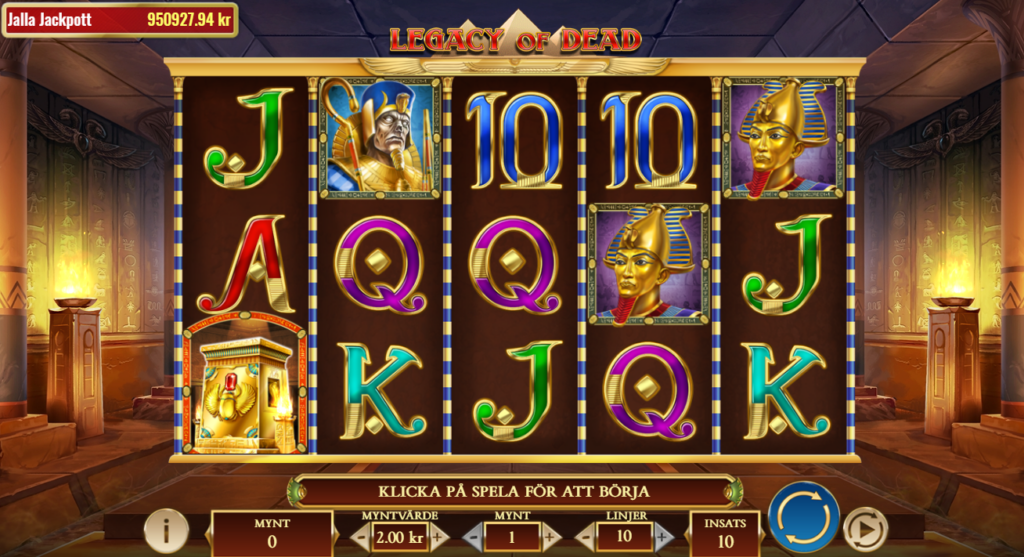Image resolution: width=1024 pixels, height=557 pixels.
Task: Open the autoplay options
Action: coord(865,529)
